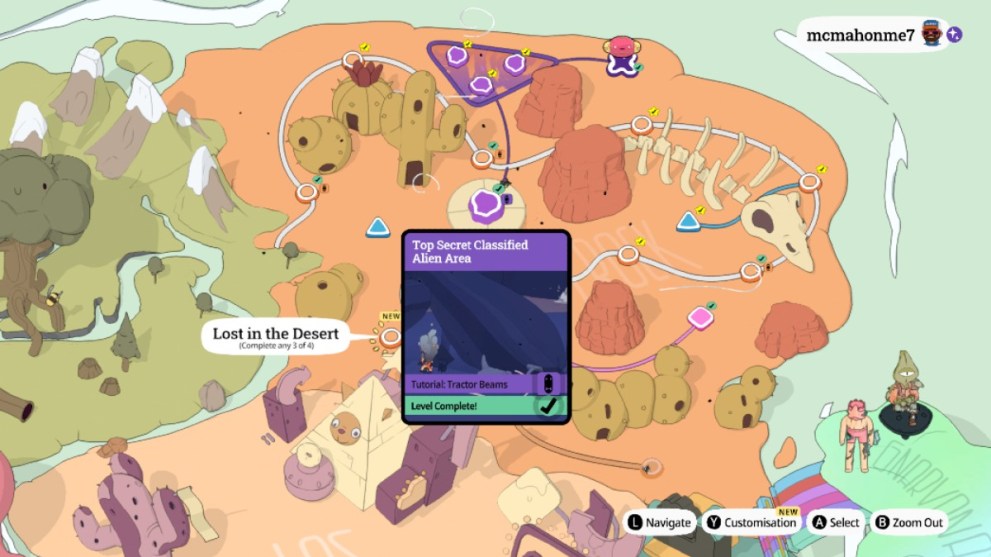Viewport: 991px width, 557px height.
Task: Choose the pink diamond level node
Action: click(x=699, y=318)
